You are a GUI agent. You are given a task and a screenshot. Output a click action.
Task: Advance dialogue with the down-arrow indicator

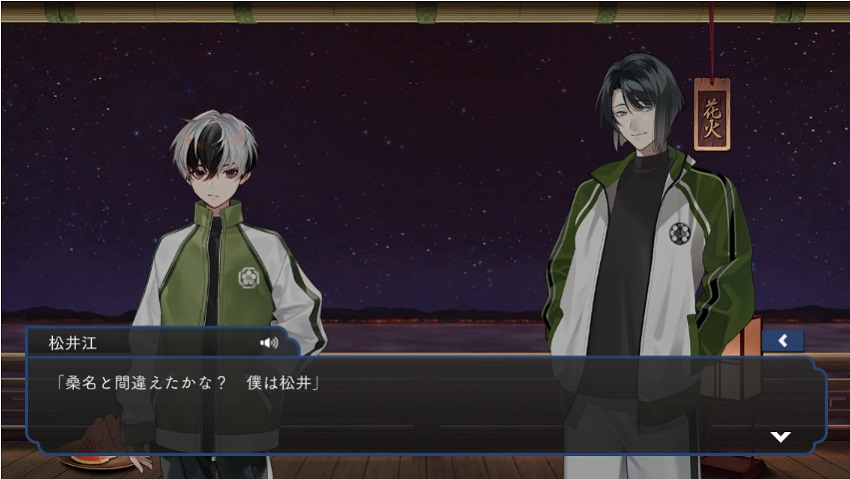click(780, 436)
